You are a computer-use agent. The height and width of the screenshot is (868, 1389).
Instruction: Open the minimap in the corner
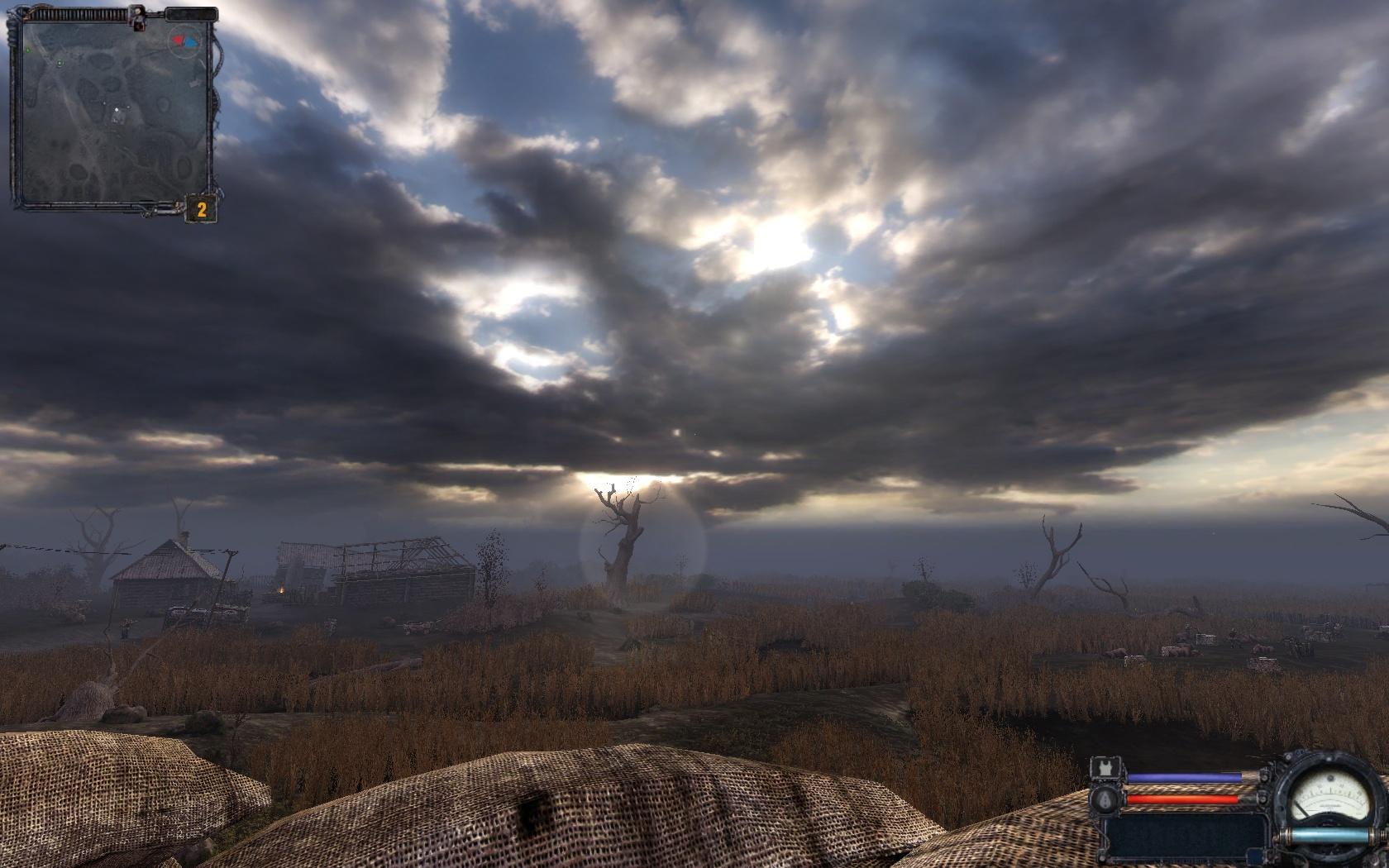[x=112, y=112]
